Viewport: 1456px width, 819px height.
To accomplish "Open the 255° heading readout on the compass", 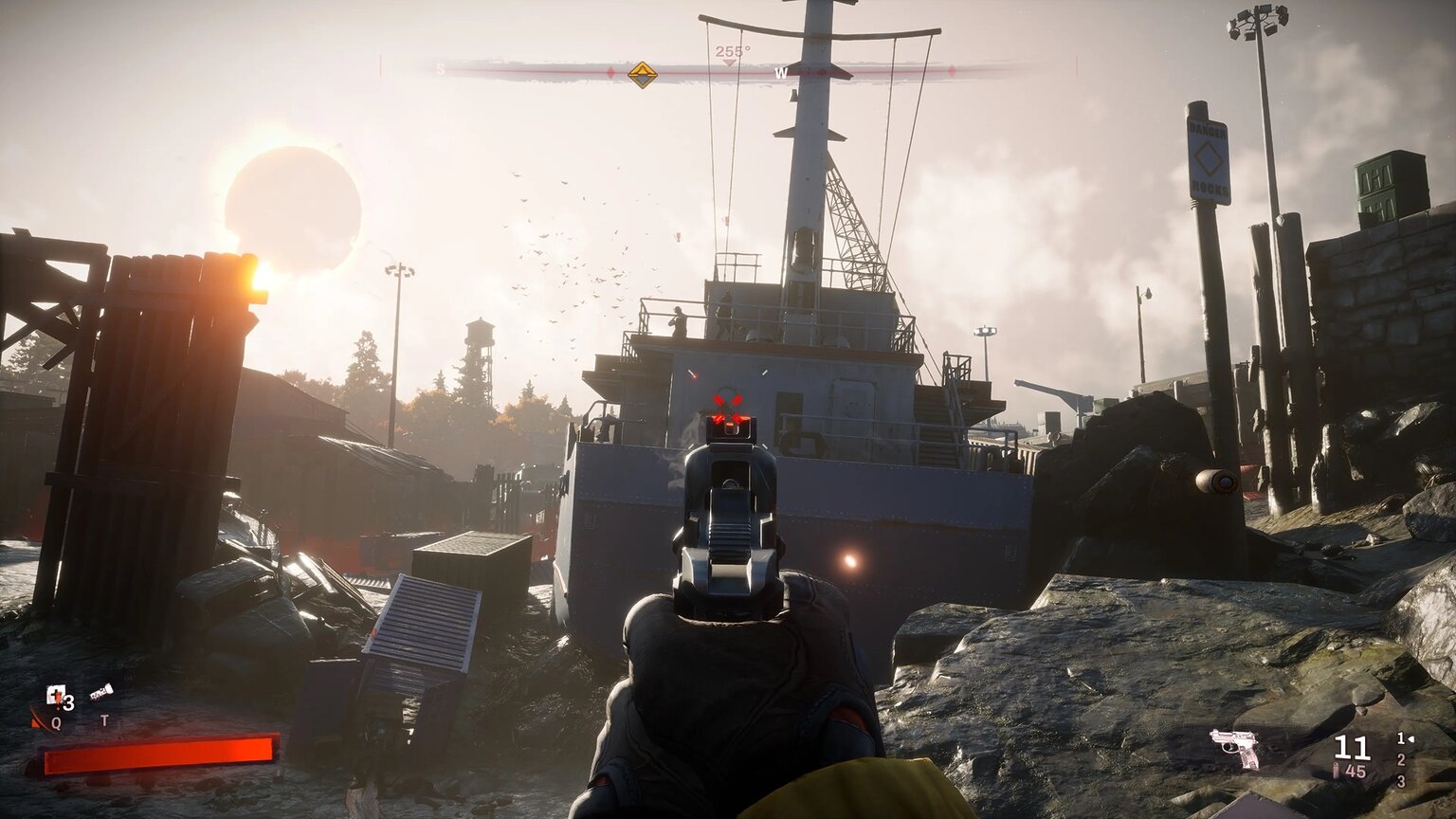I will [734, 51].
